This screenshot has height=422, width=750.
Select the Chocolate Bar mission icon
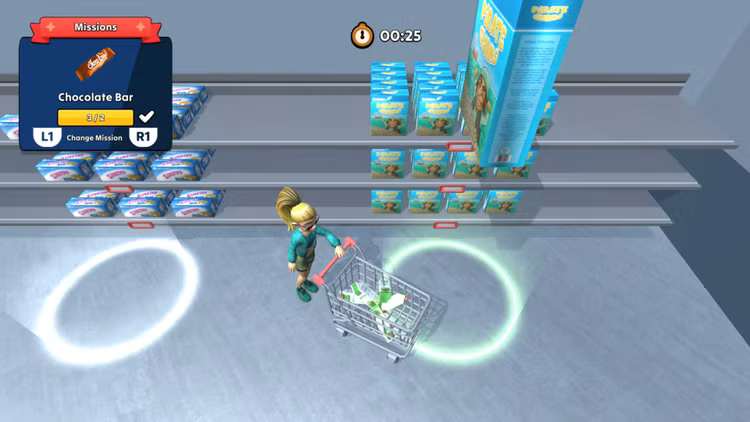click(95, 67)
